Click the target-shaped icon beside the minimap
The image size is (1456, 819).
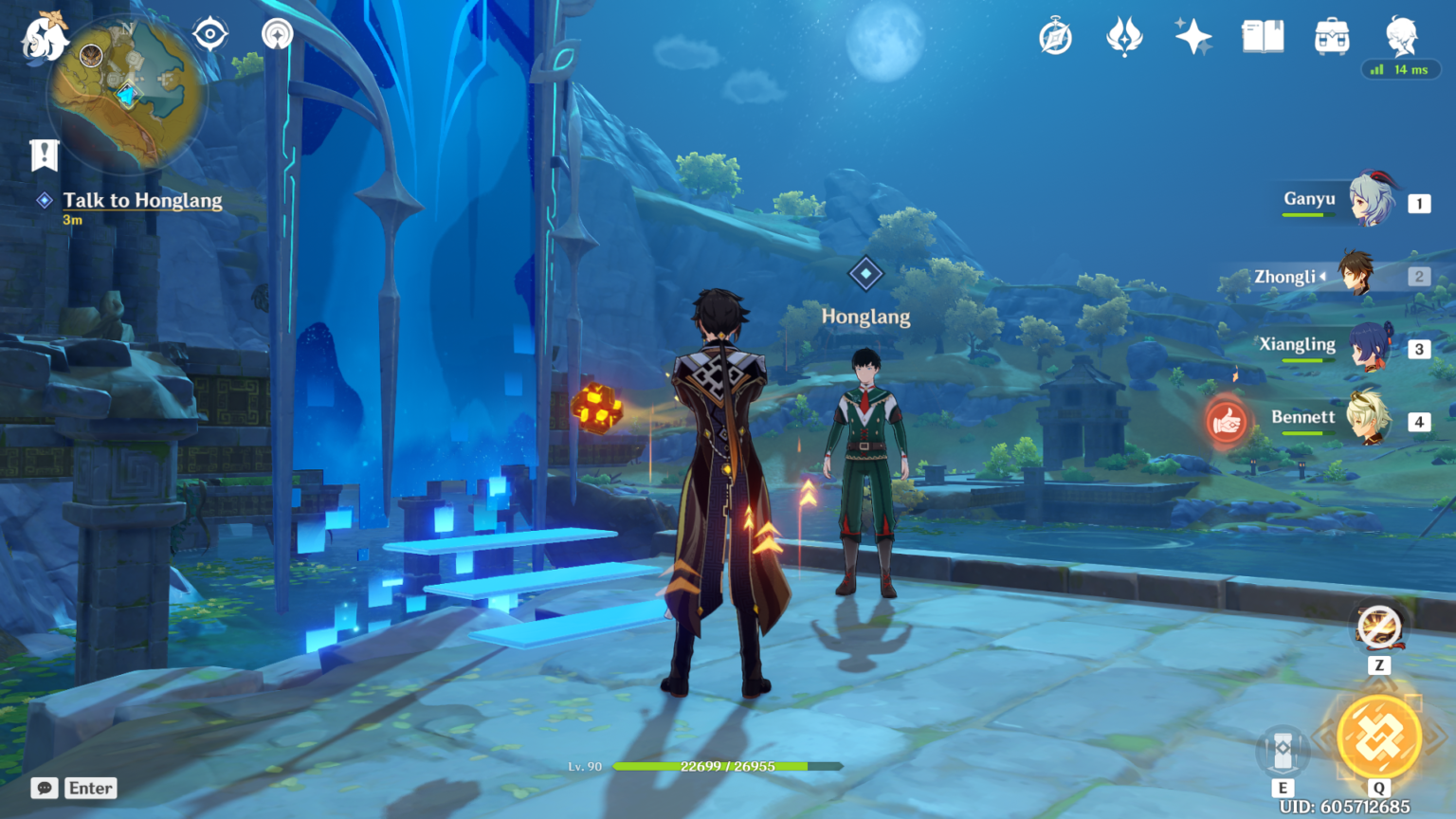click(x=209, y=34)
